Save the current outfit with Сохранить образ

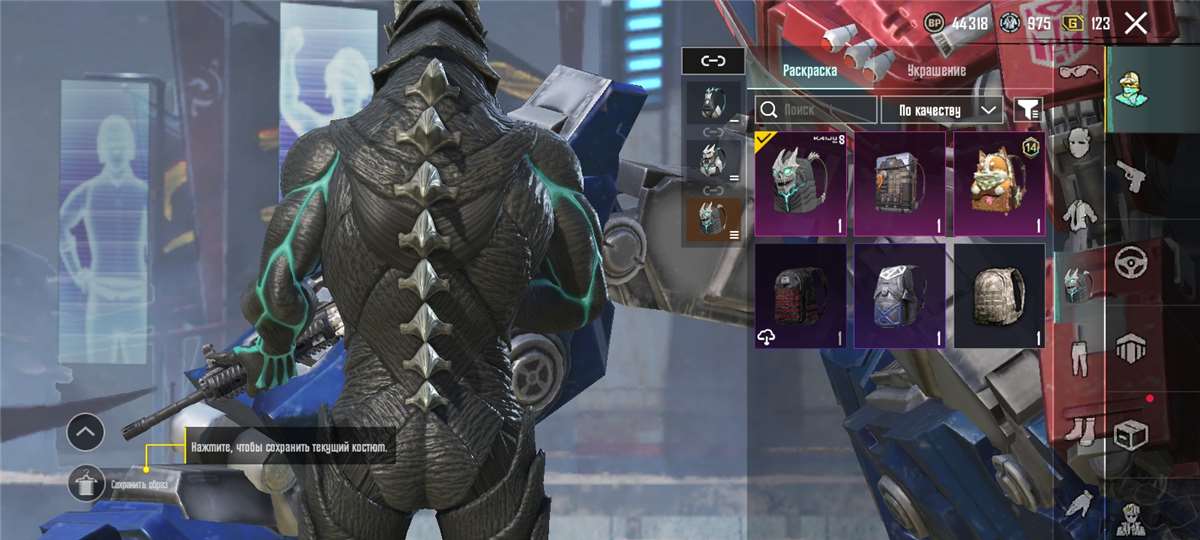[x=88, y=484]
